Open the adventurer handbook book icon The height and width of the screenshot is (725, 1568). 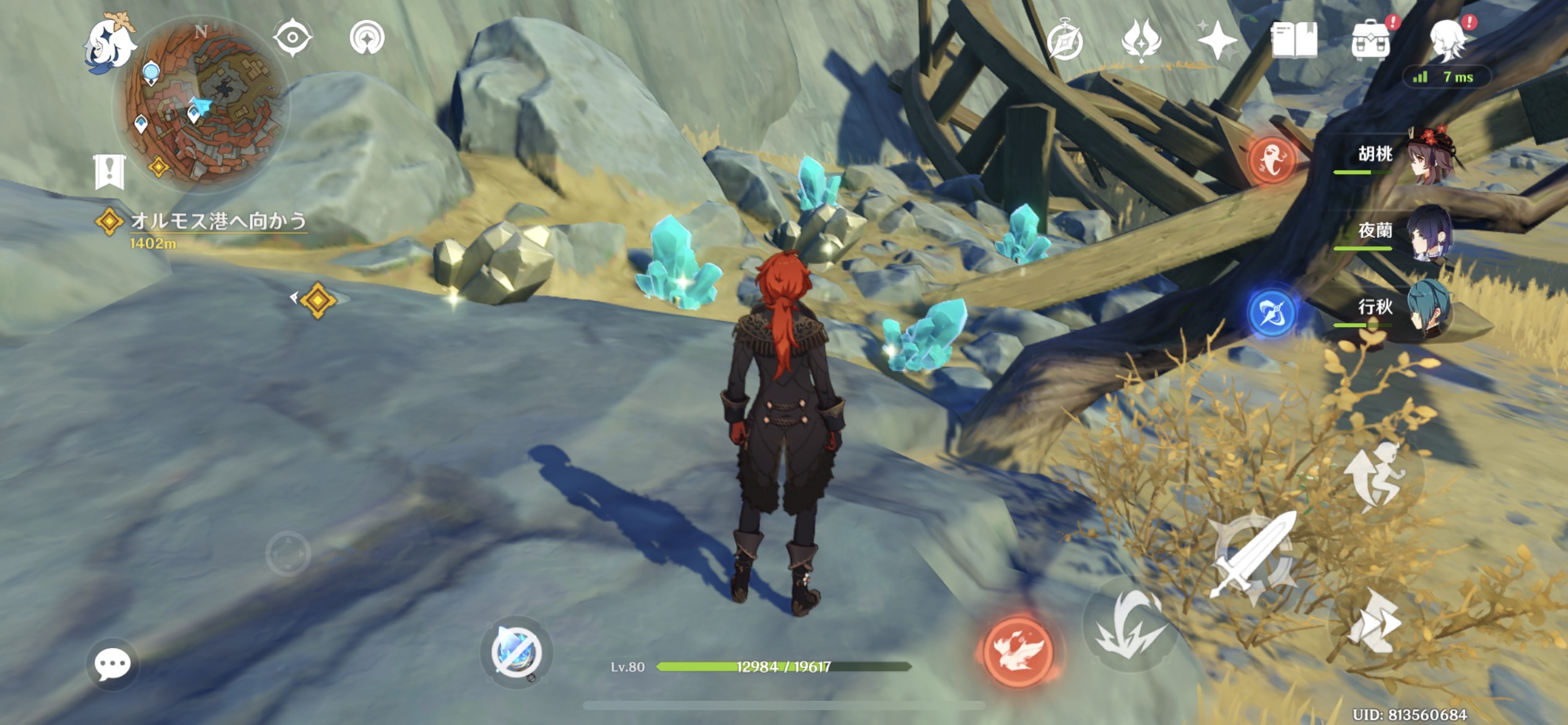[x=1294, y=41]
